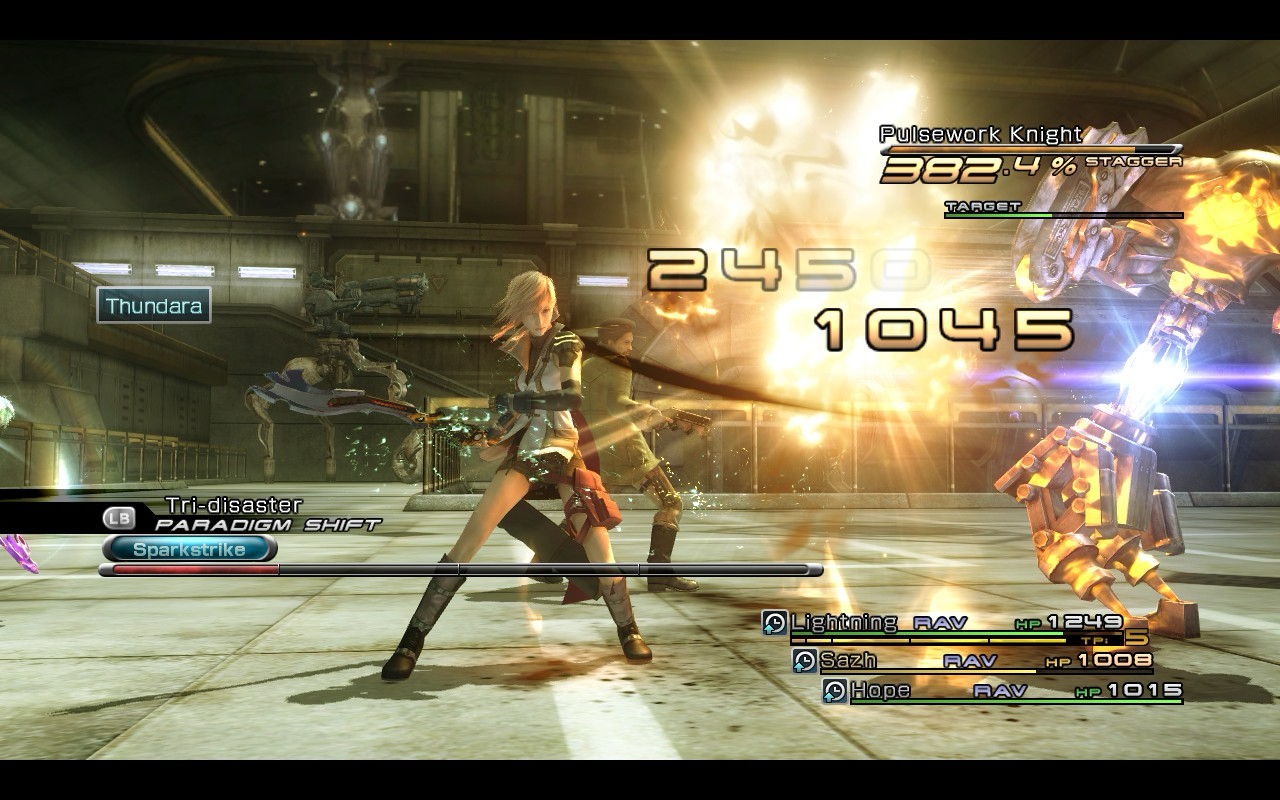Image resolution: width=1280 pixels, height=800 pixels.
Task: Target the Pulsework Knight name label
Action: click(980, 134)
